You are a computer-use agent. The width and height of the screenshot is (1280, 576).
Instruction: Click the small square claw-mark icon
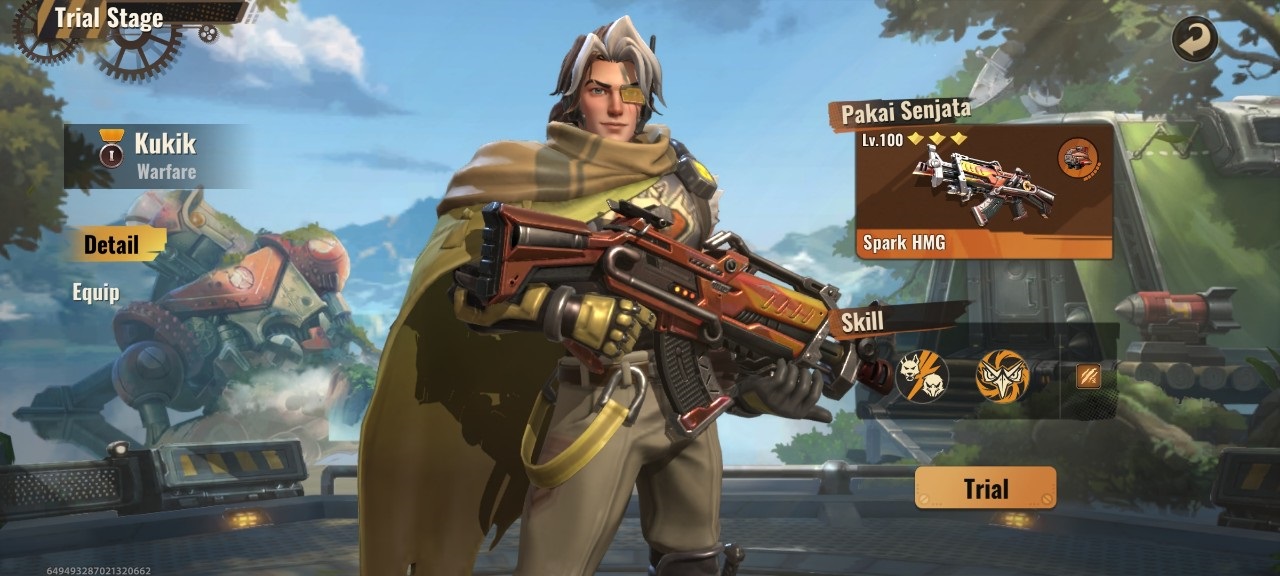point(1088,376)
